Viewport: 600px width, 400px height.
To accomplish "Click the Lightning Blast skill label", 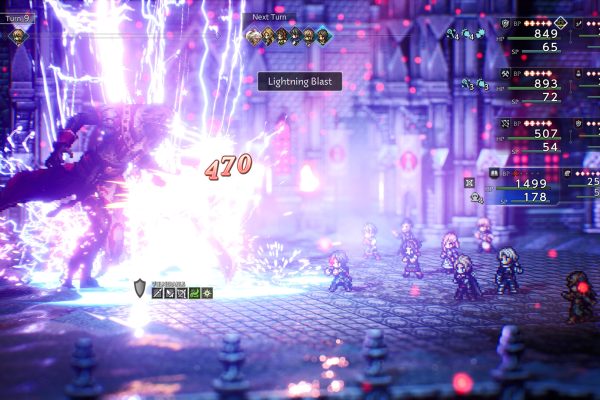I will point(300,82).
